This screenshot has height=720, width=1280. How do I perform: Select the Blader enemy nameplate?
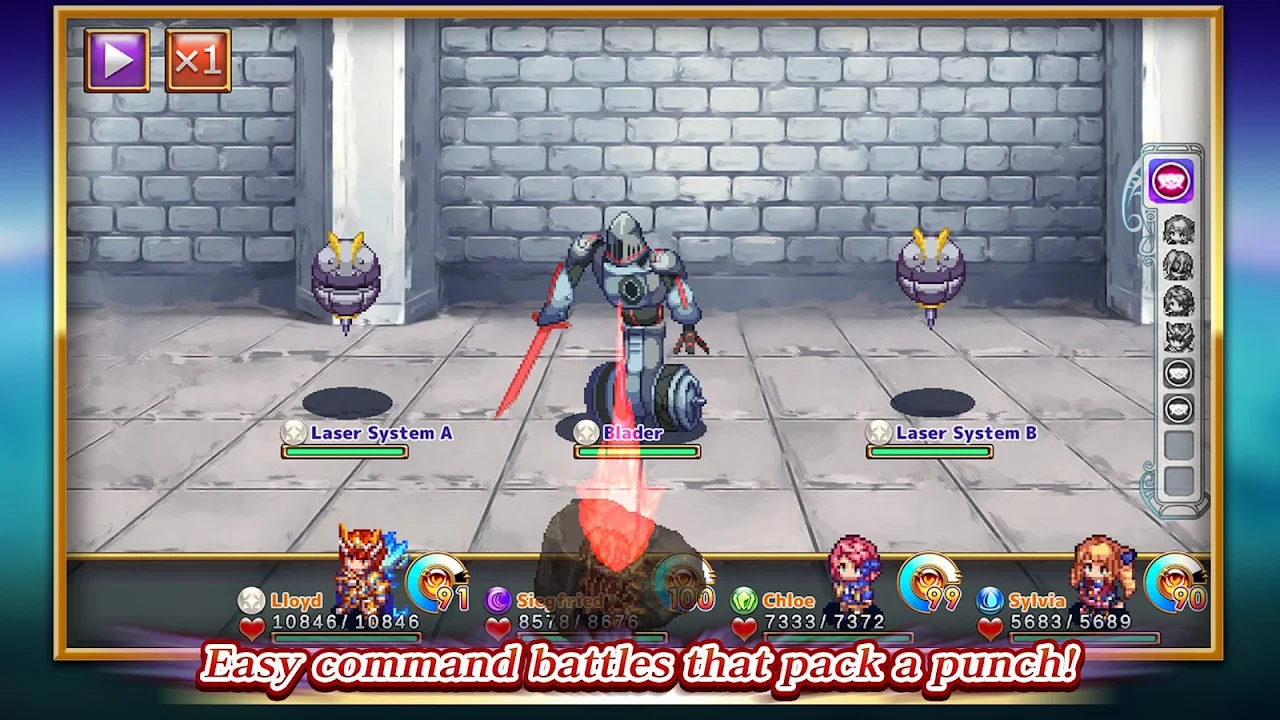pyautogui.click(x=632, y=433)
